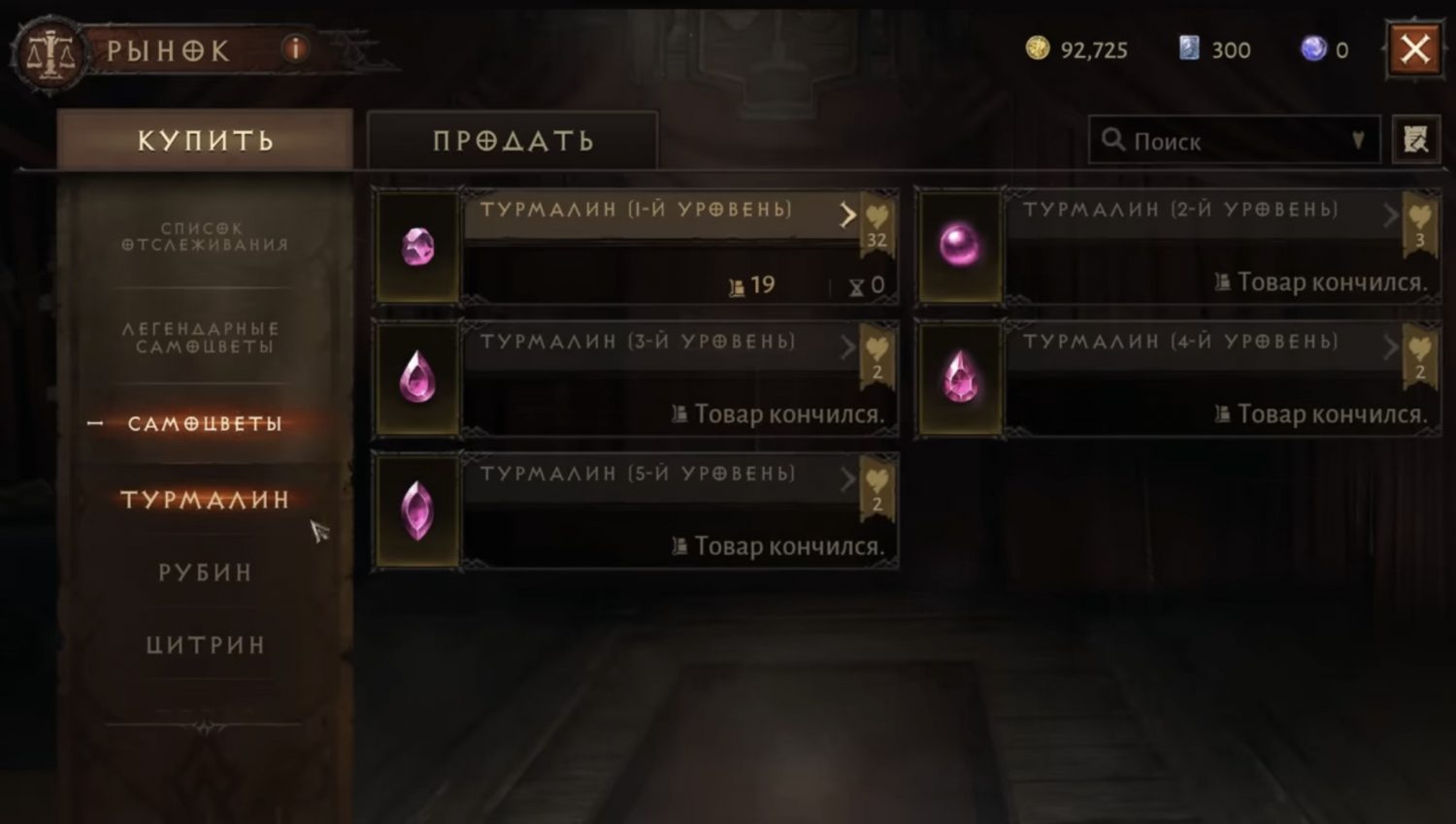
Task: Expand the Турмалин 1-й уровень listing chevron
Action: click(x=847, y=214)
